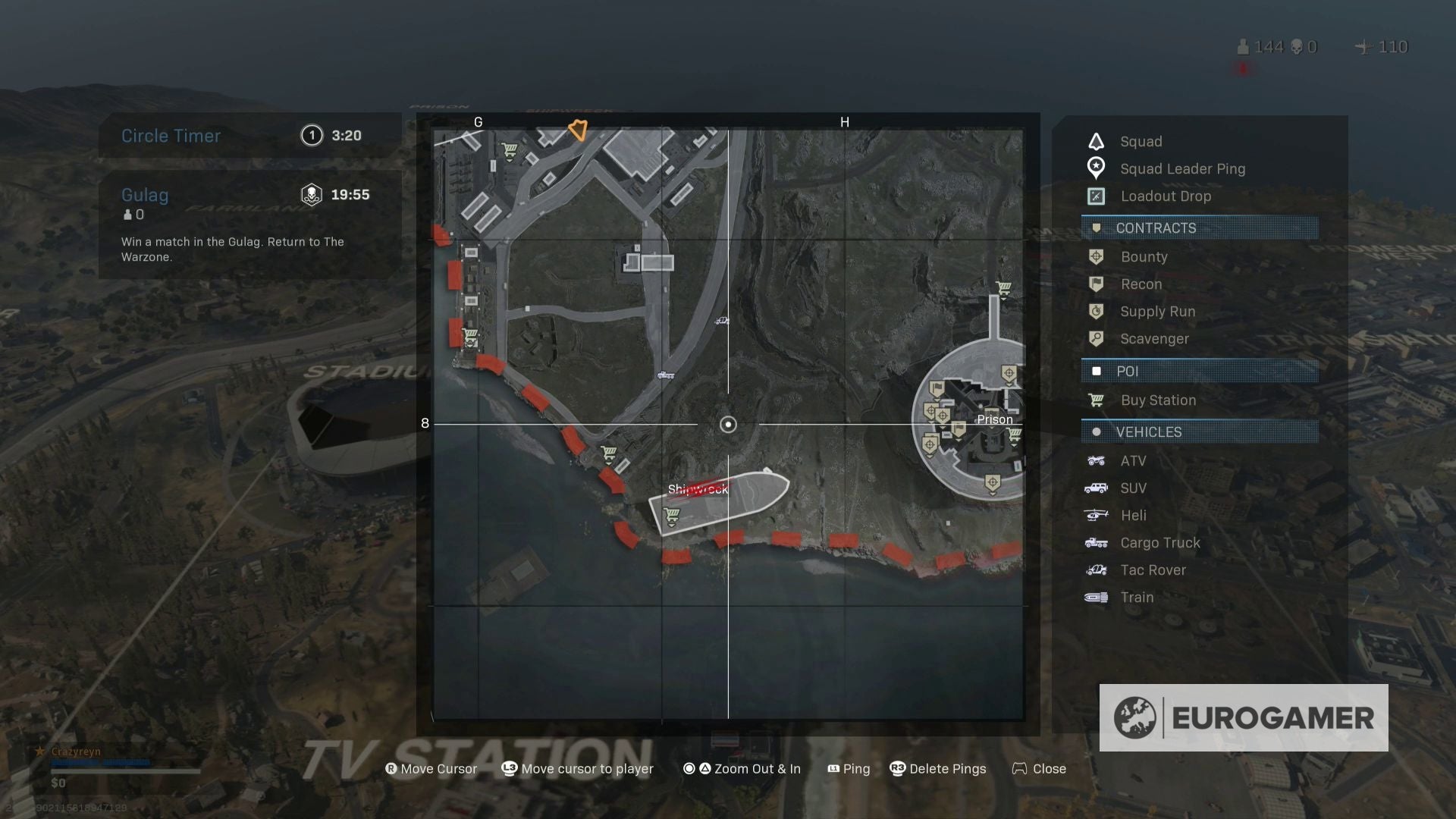Select the Scavenger contract icon
This screenshot has width=1456, height=819.
point(1097,338)
